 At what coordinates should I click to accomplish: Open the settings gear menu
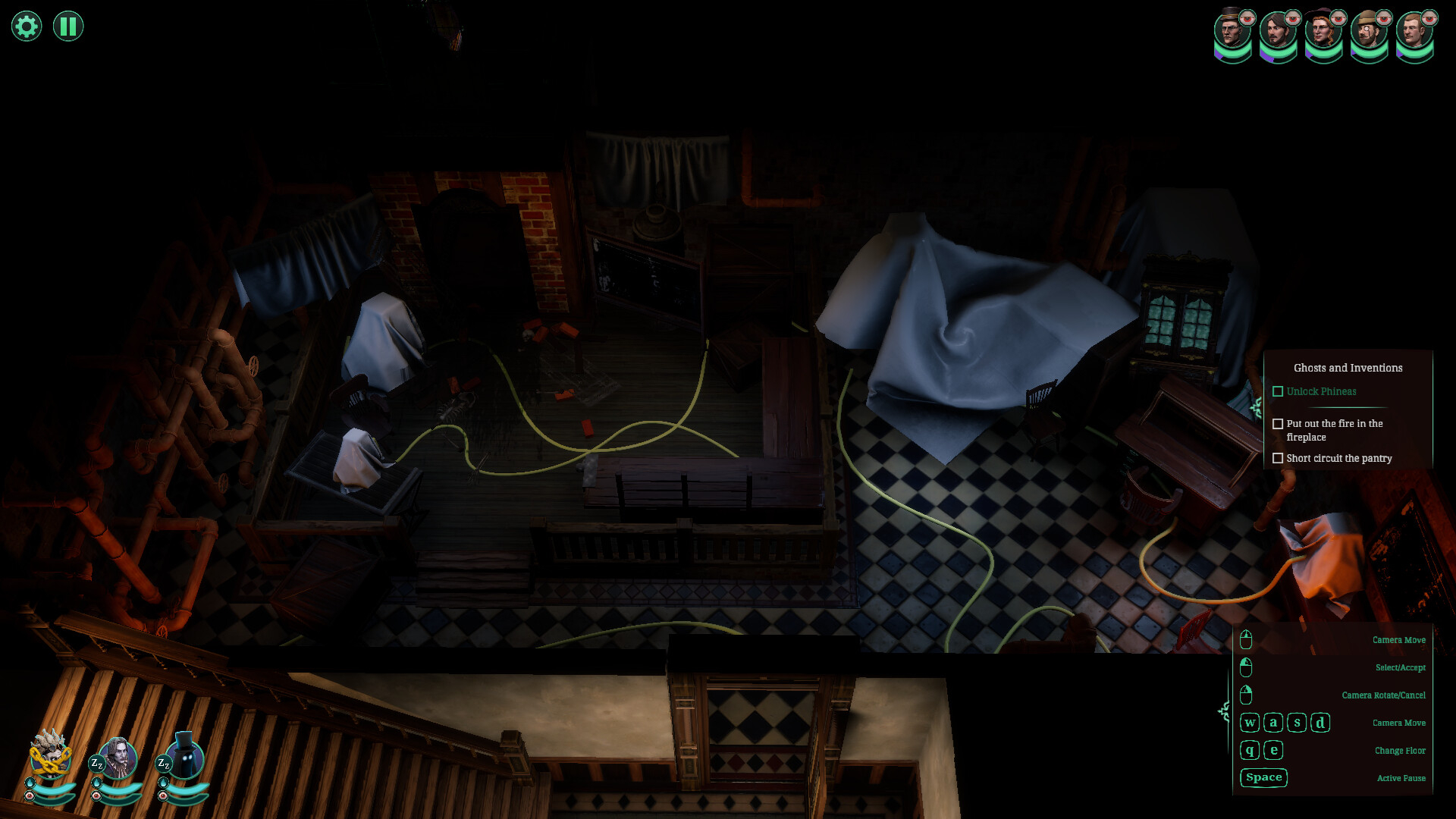tap(25, 25)
